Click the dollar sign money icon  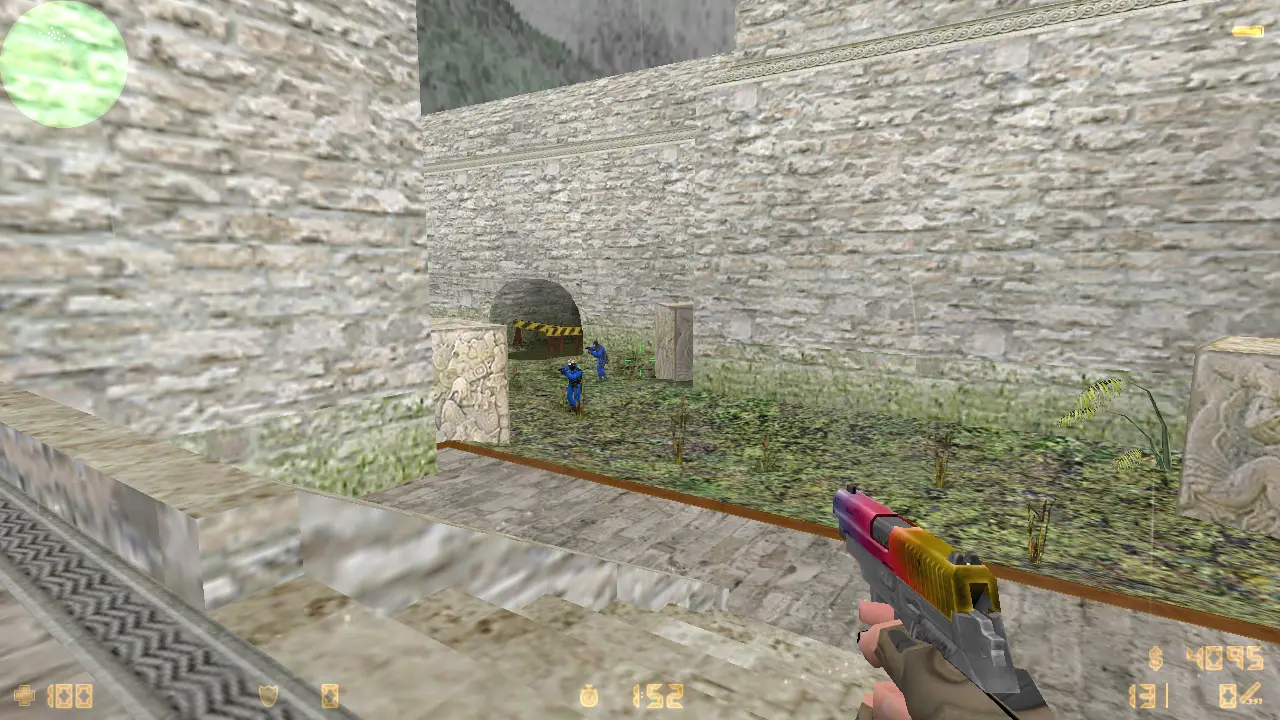click(x=1155, y=659)
